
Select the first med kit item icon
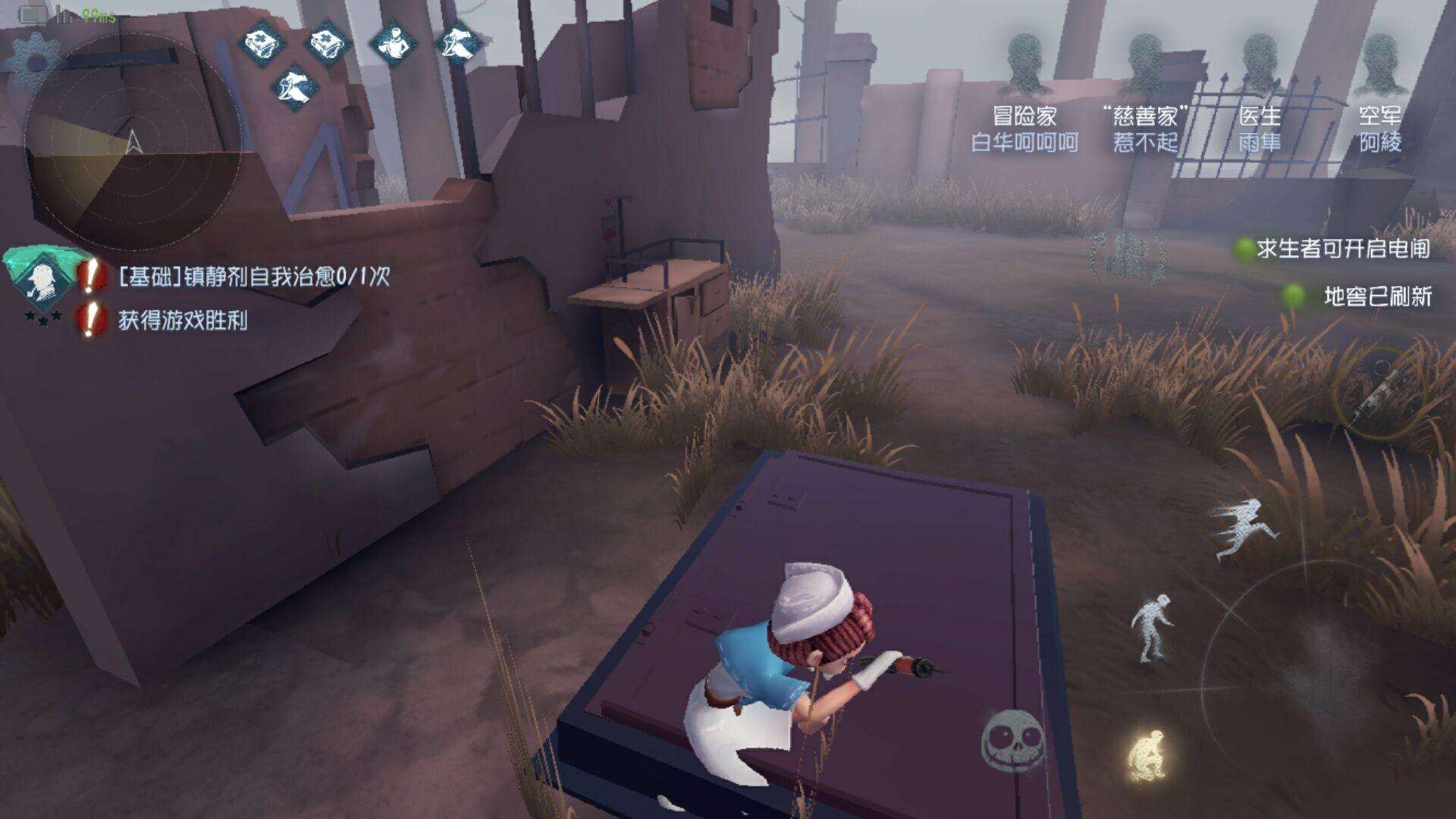point(262,43)
